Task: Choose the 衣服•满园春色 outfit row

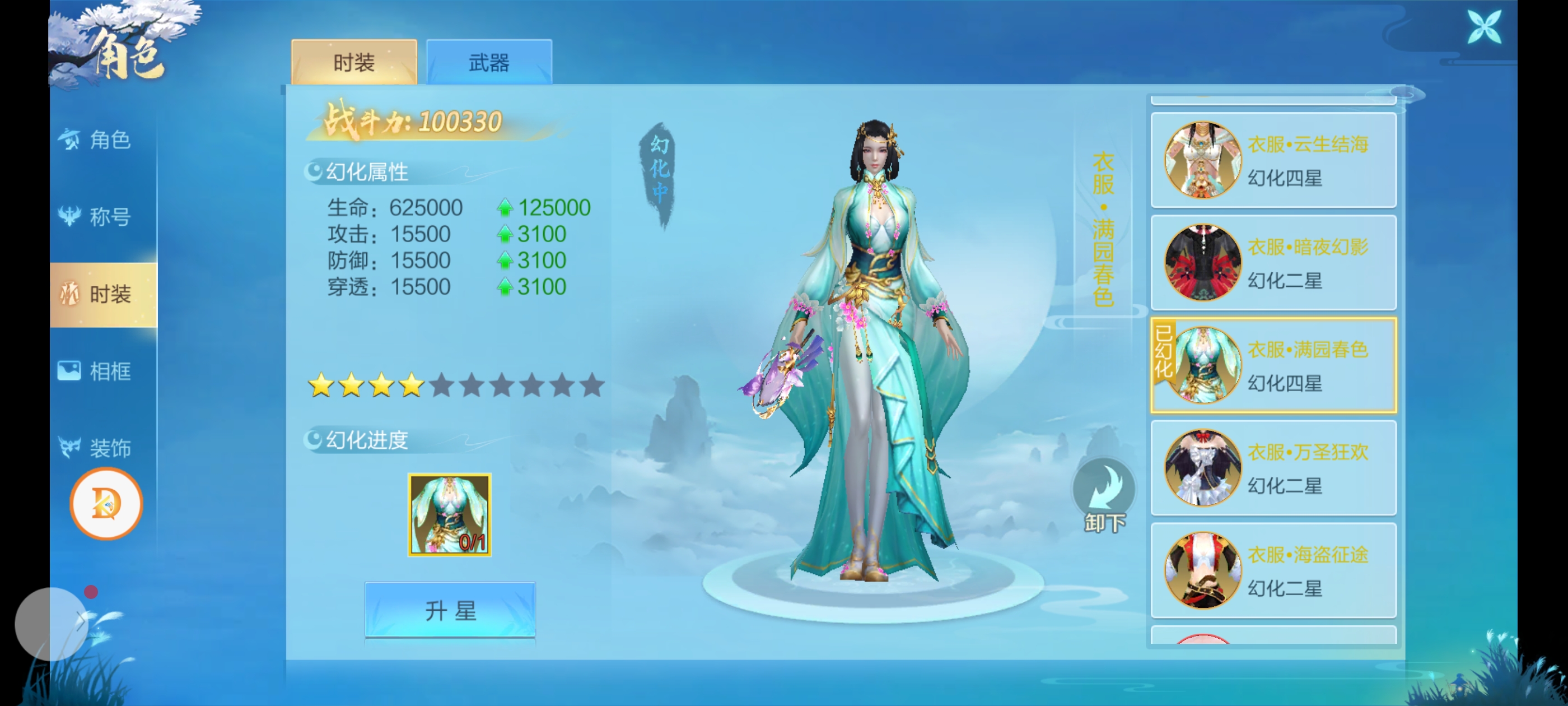Action: point(1273,365)
